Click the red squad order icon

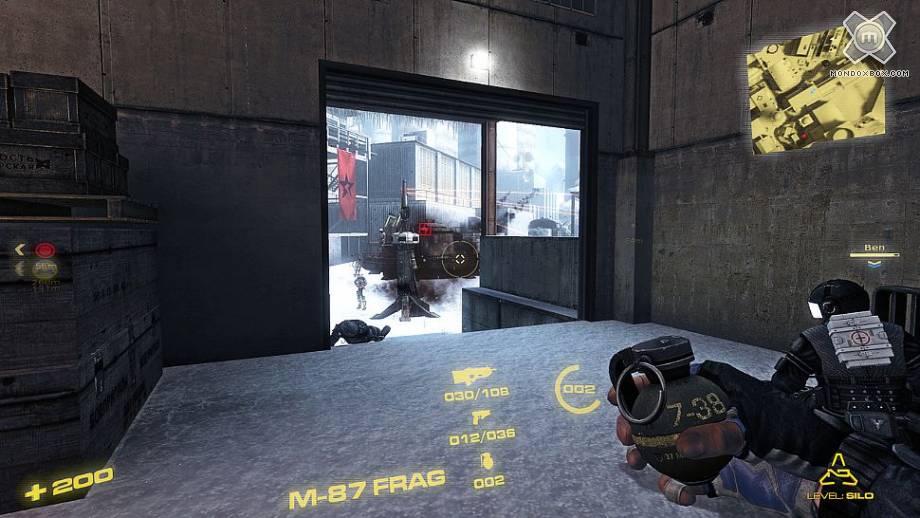45,249
